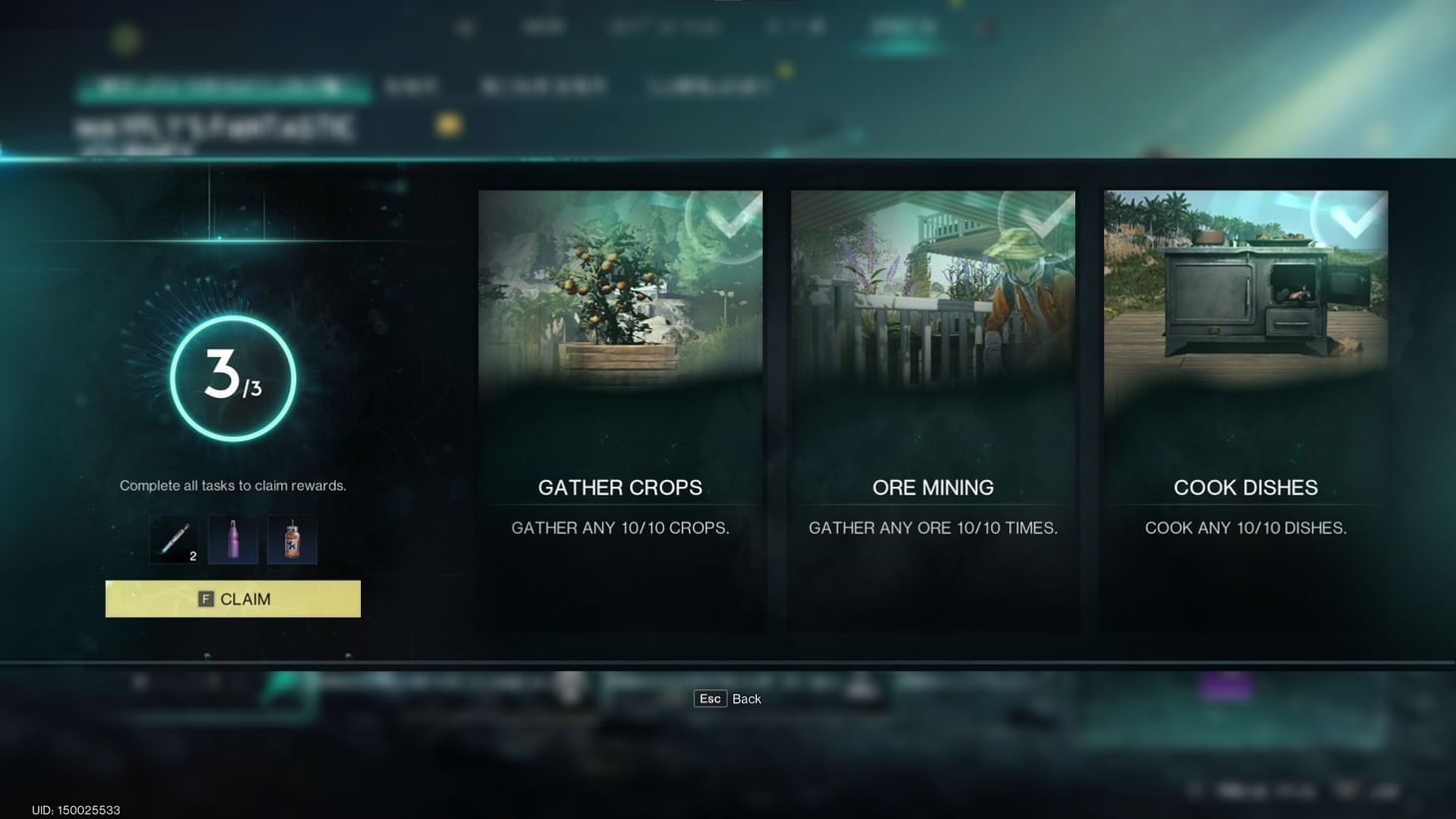This screenshot has height=819, width=1456.
Task: Expand the second top navigation section
Action: (x=546, y=27)
